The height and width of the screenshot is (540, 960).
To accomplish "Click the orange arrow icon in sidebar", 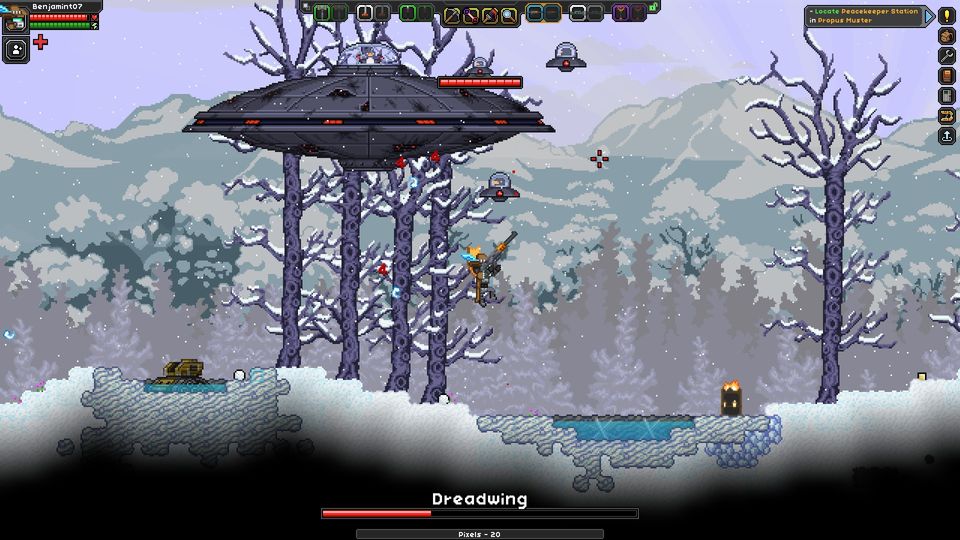I will point(946,116).
